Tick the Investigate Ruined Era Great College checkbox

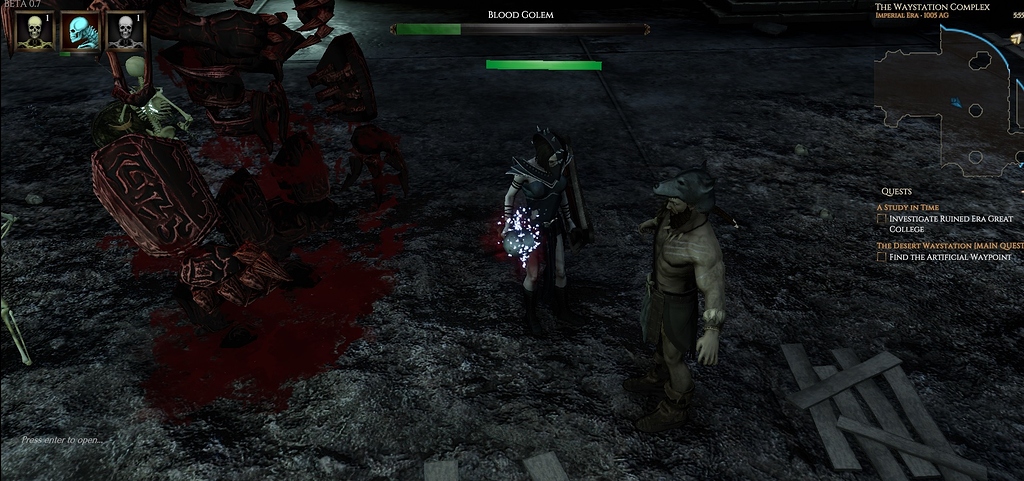point(882,218)
